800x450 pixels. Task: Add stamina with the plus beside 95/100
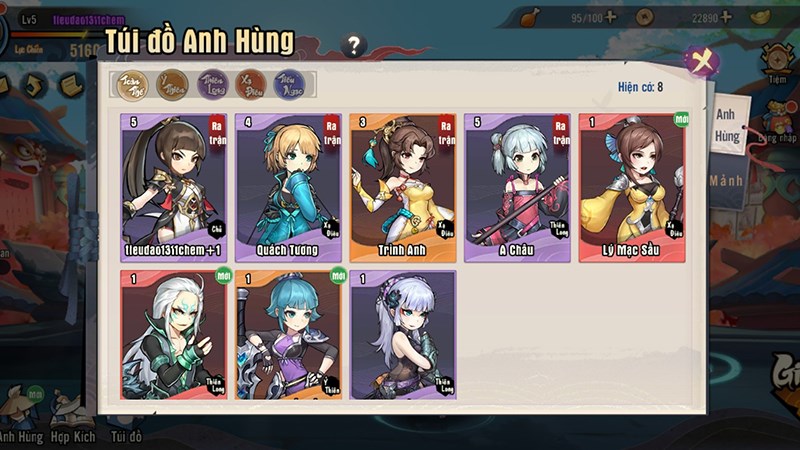[x=609, y=17]
